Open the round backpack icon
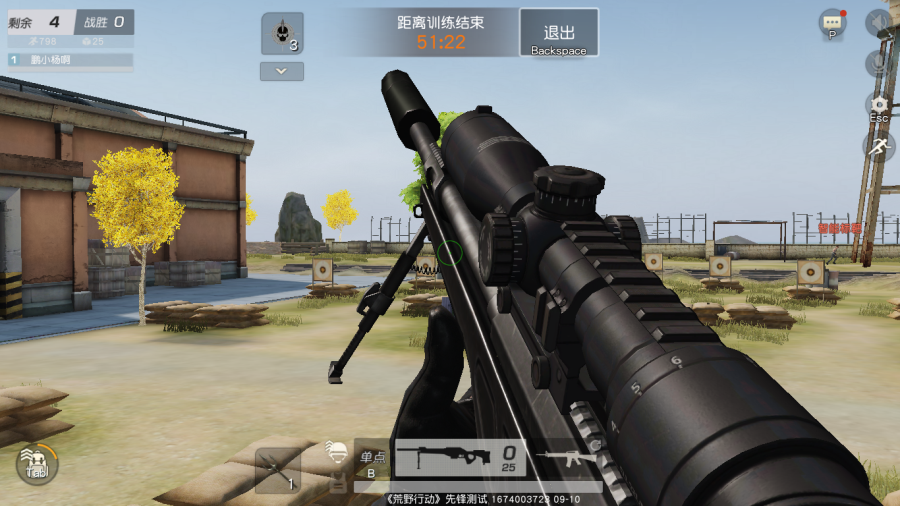The height and width of the screenshot is (506, 900). [x=37, y=464]
